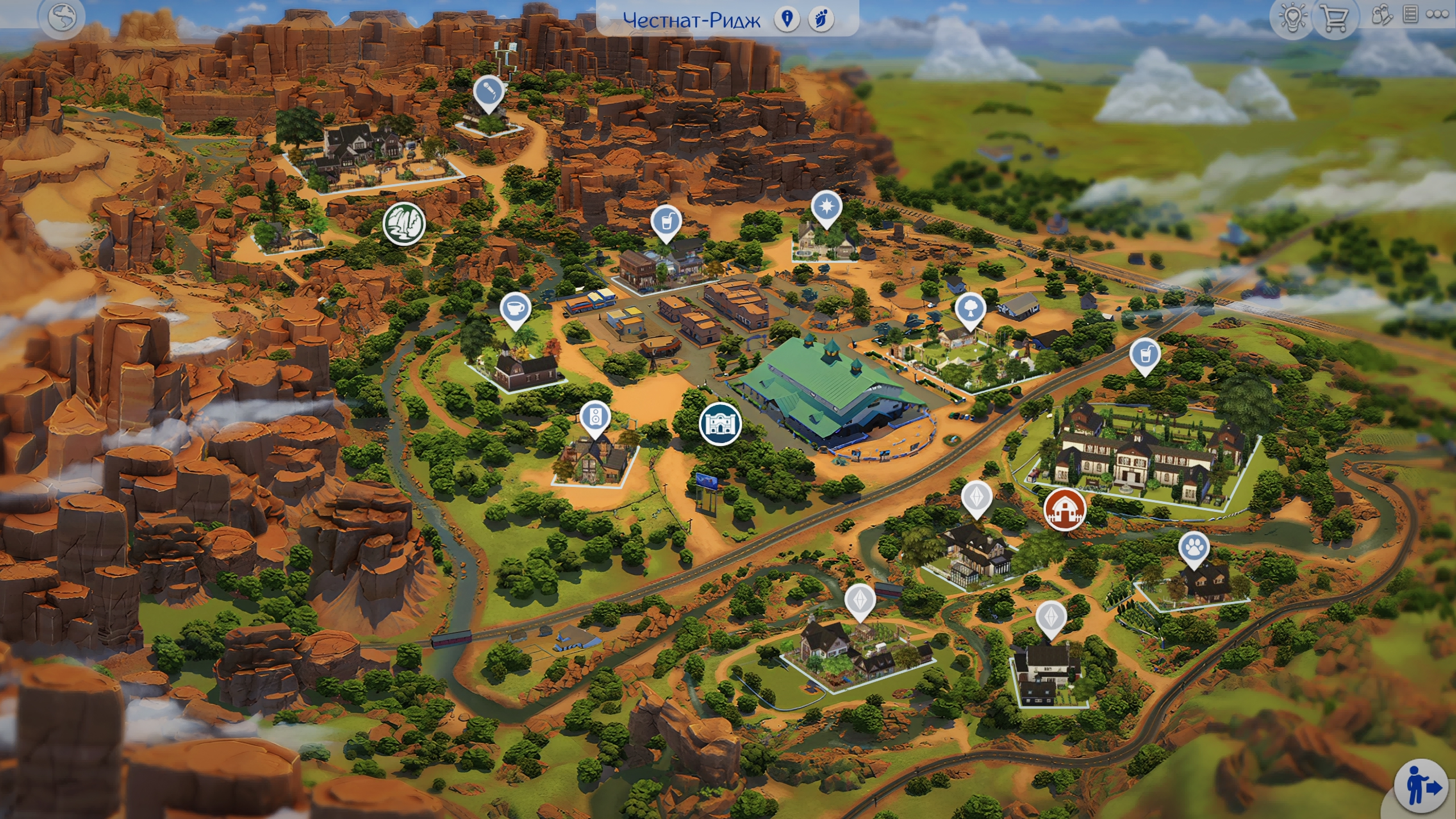Open the list panel icon
This screenshot has height=819, width=1456.
[x=1410, y=15]
